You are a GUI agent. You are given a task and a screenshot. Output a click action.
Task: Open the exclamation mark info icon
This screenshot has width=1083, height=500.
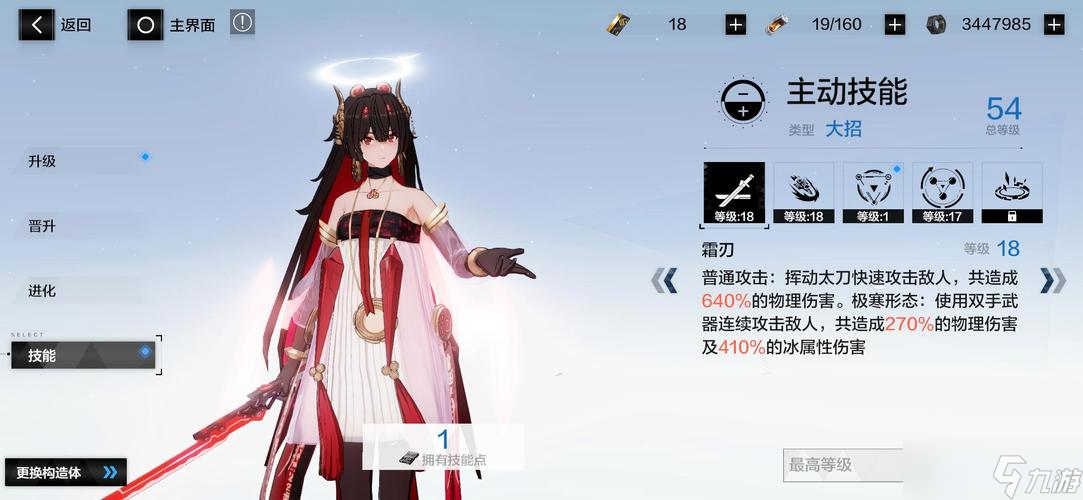point(242,23)
